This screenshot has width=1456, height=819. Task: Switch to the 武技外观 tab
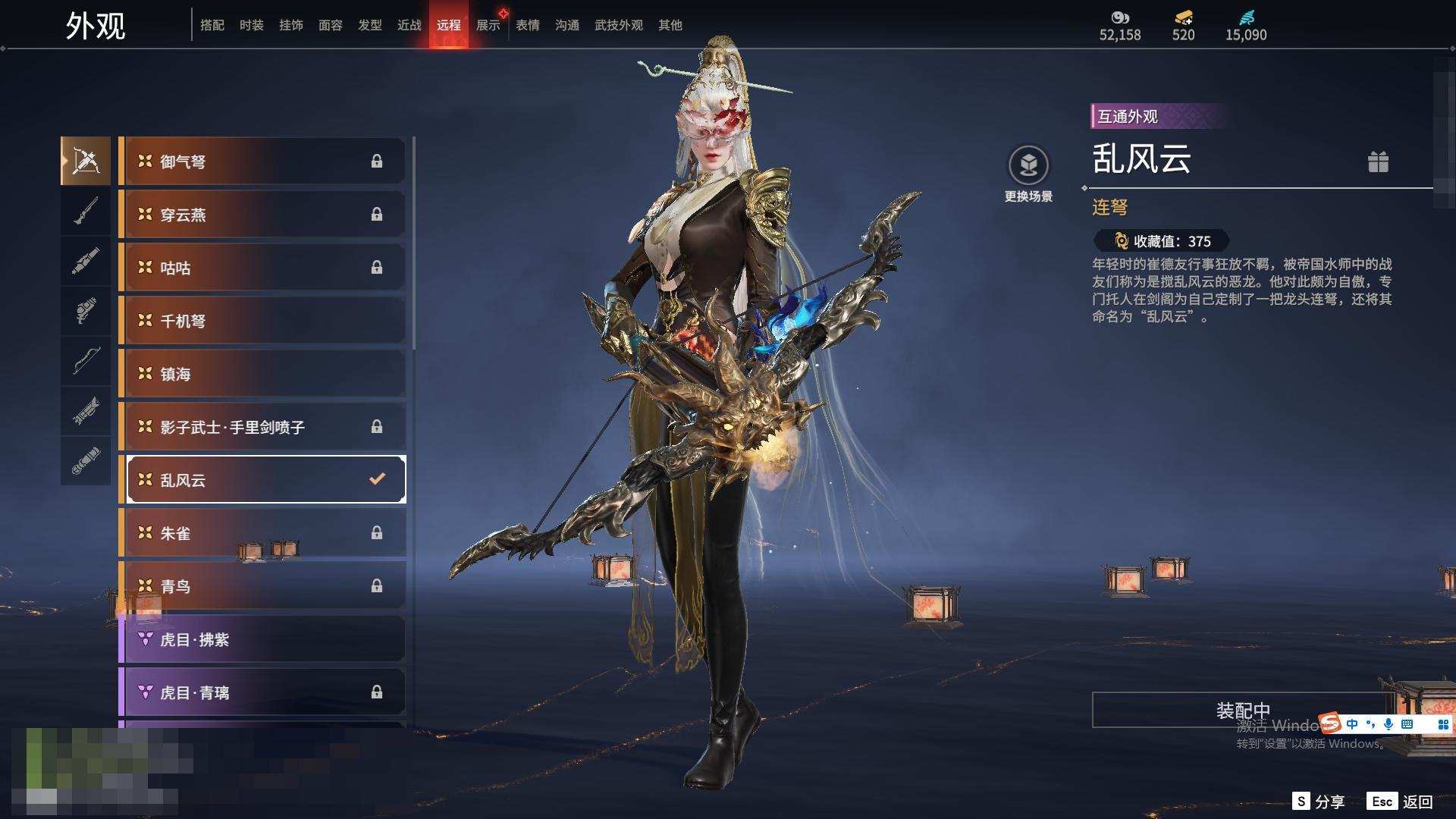(618, 25)
